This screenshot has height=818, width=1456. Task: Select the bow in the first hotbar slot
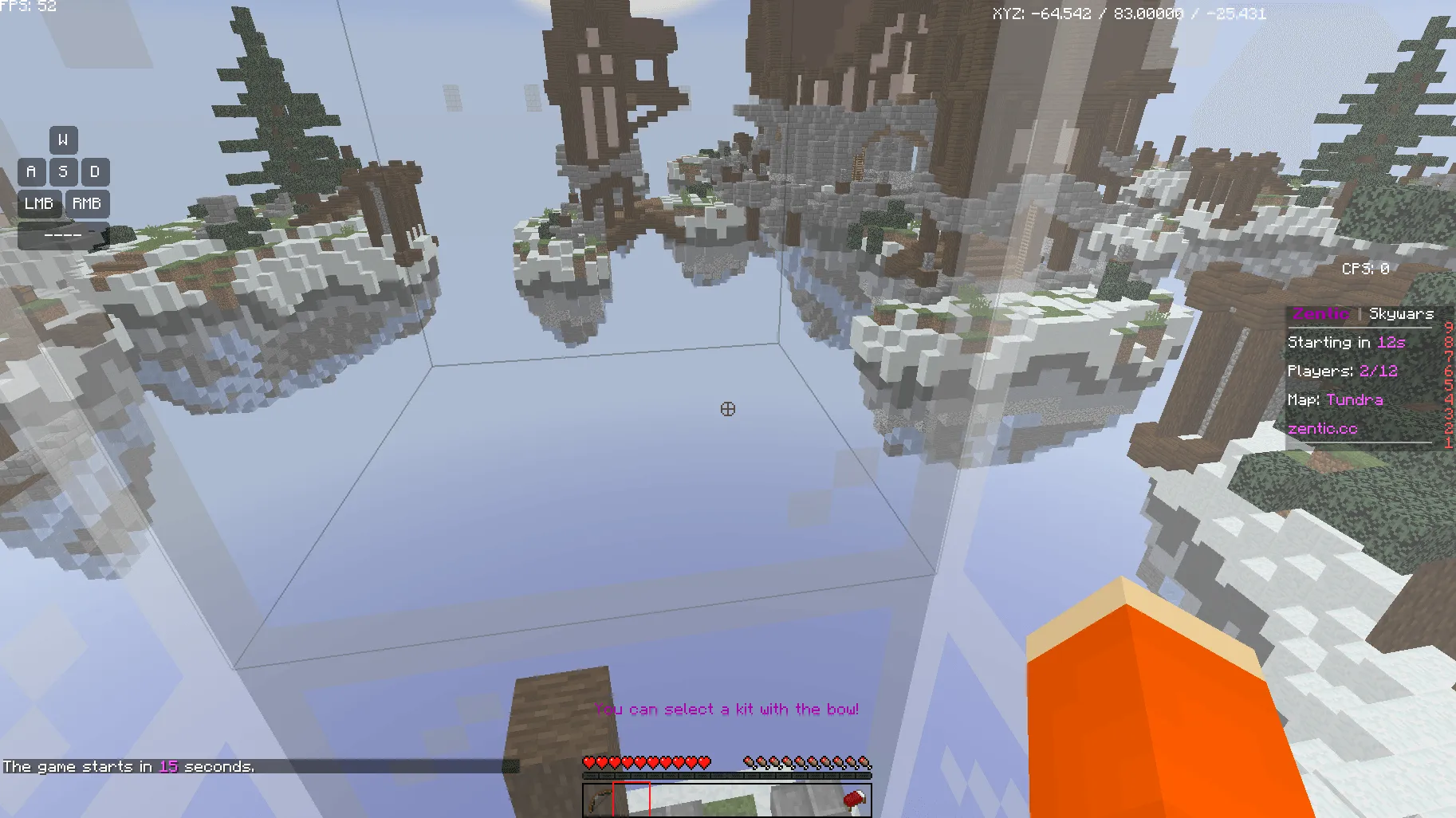point(598,801)
